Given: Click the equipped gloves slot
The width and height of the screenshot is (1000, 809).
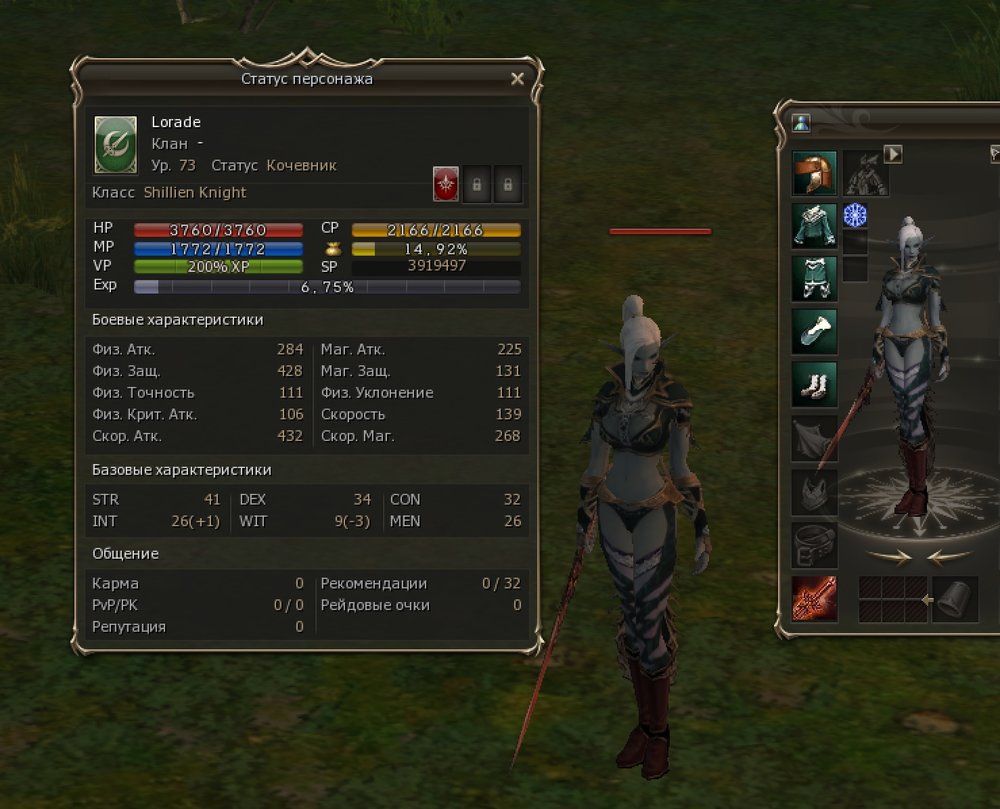Looking at the screenshot, I should tap(814, 331).
